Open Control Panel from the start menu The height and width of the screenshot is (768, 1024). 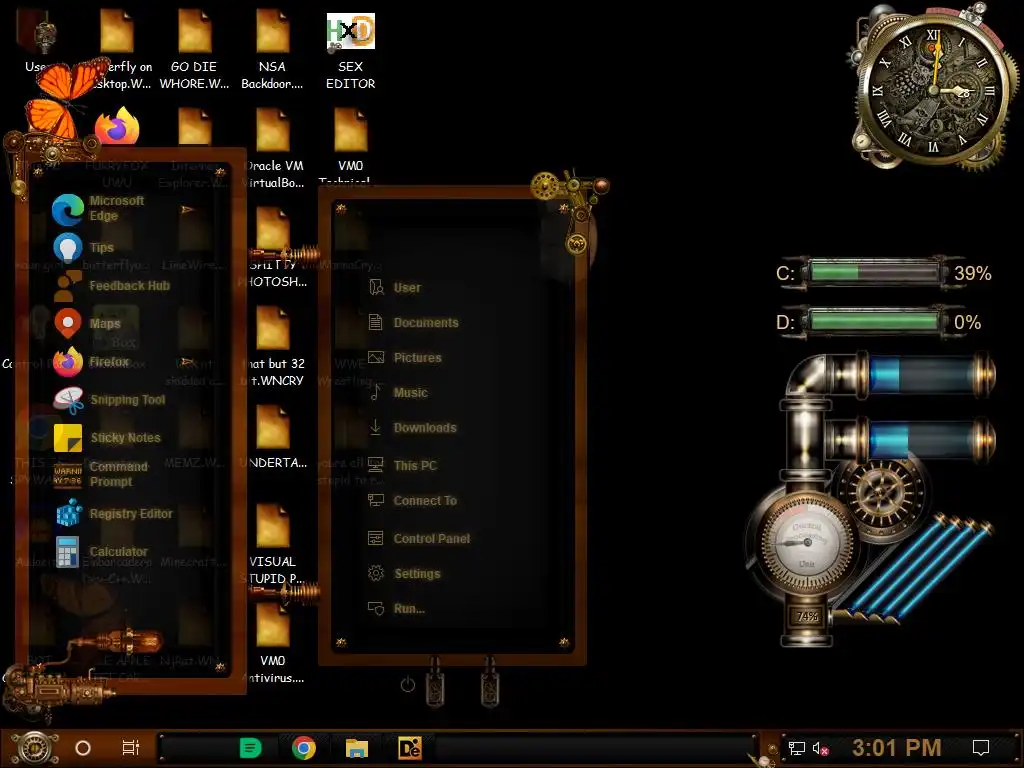[430, 539]
